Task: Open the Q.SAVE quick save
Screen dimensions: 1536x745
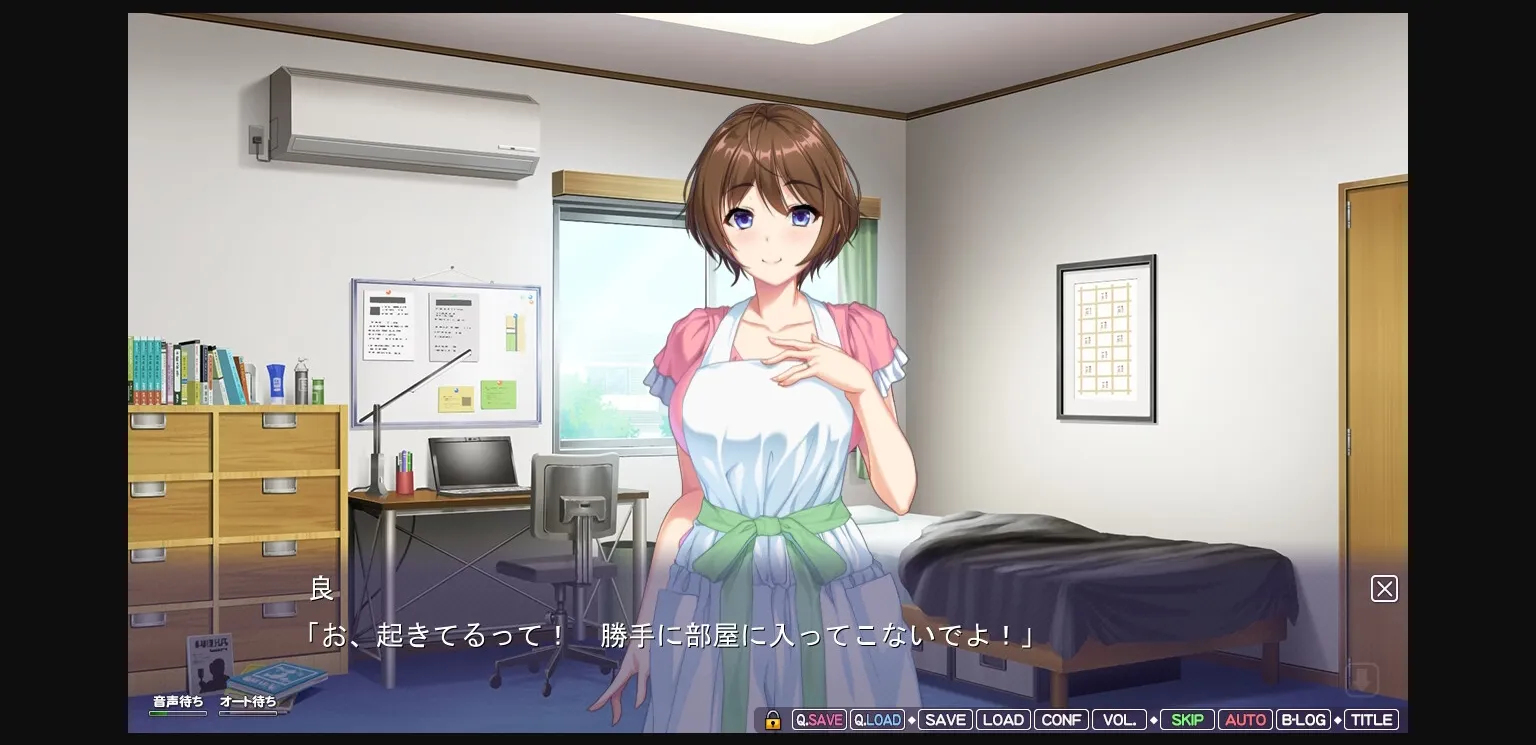Action: click(819, 719)
